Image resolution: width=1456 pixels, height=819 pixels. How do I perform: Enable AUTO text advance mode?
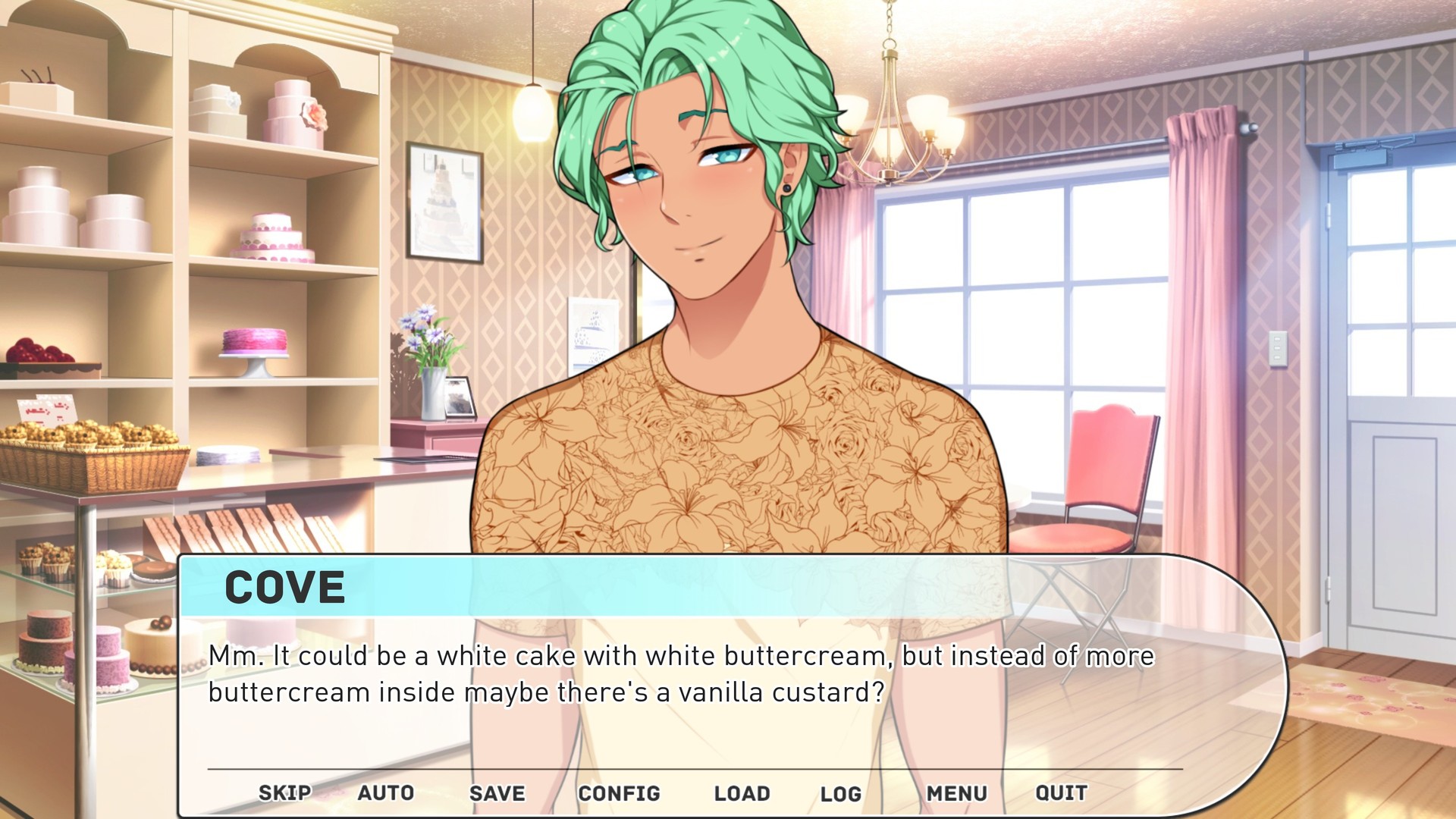click(387, 793)
